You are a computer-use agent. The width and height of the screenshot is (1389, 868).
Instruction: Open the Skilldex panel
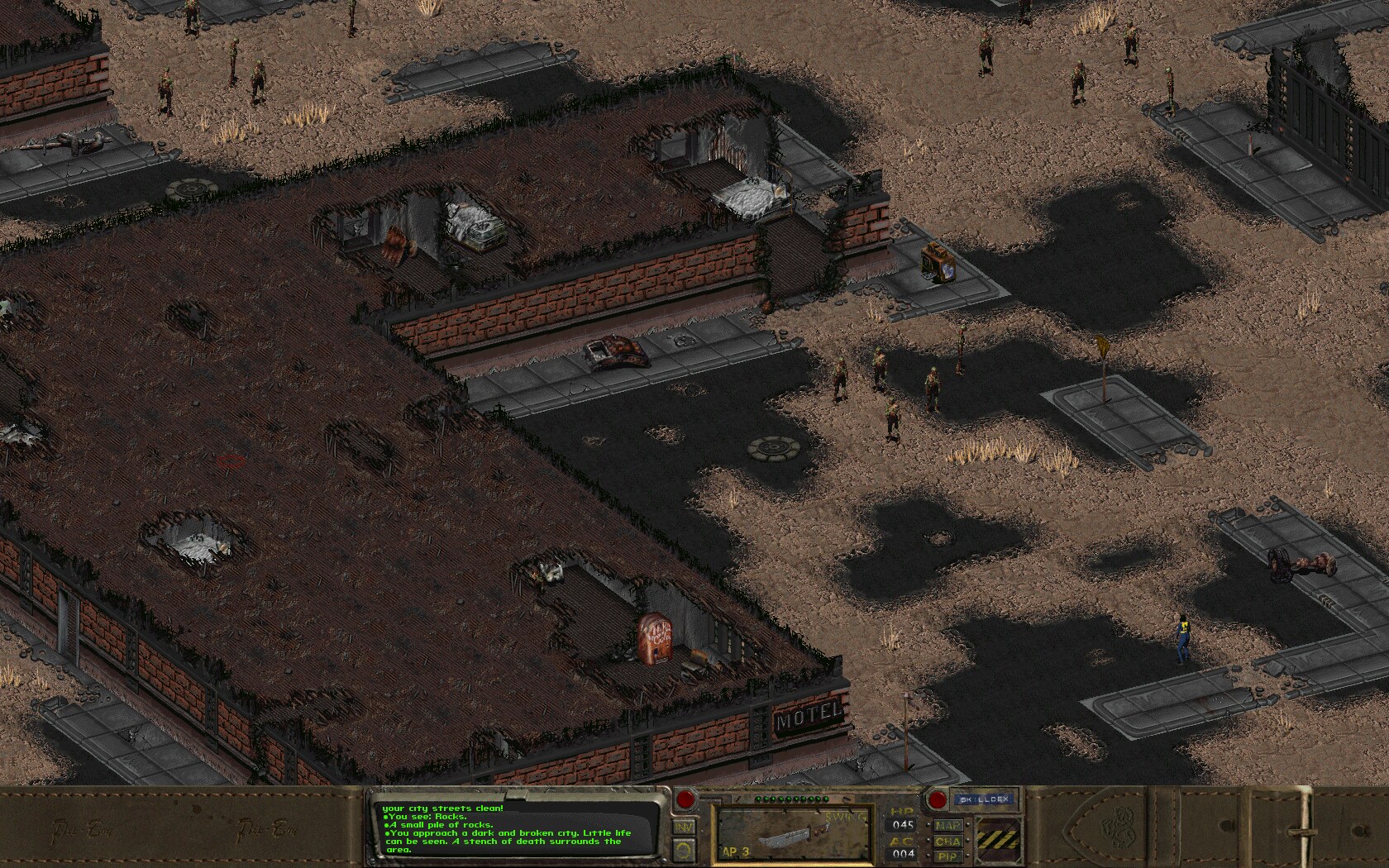pos(985,798)
